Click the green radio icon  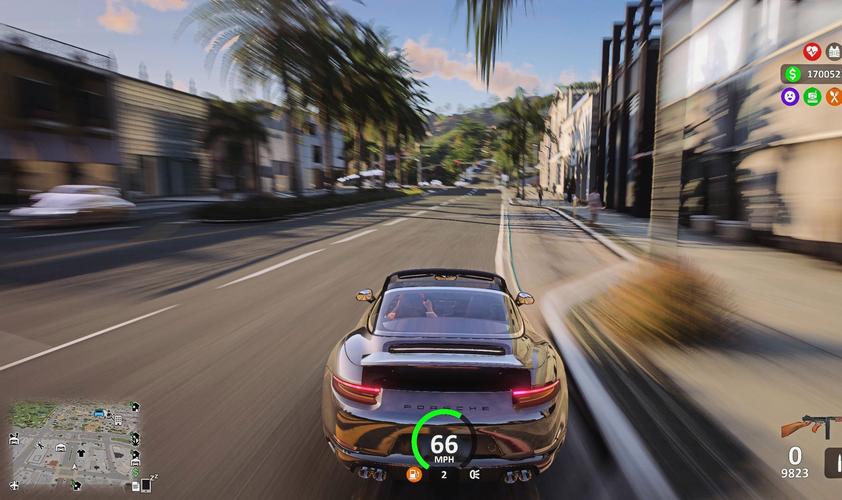tap(812, 97)
